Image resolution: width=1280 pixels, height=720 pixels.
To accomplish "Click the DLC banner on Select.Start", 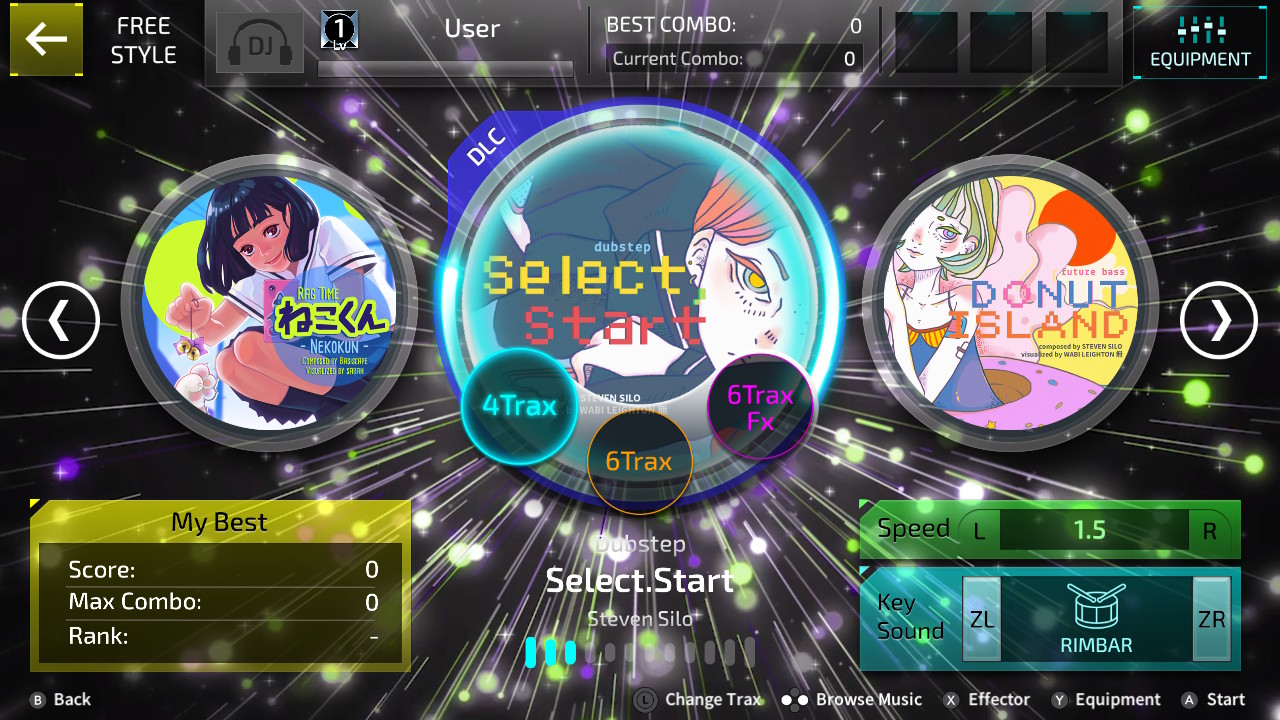I will 487,145.
